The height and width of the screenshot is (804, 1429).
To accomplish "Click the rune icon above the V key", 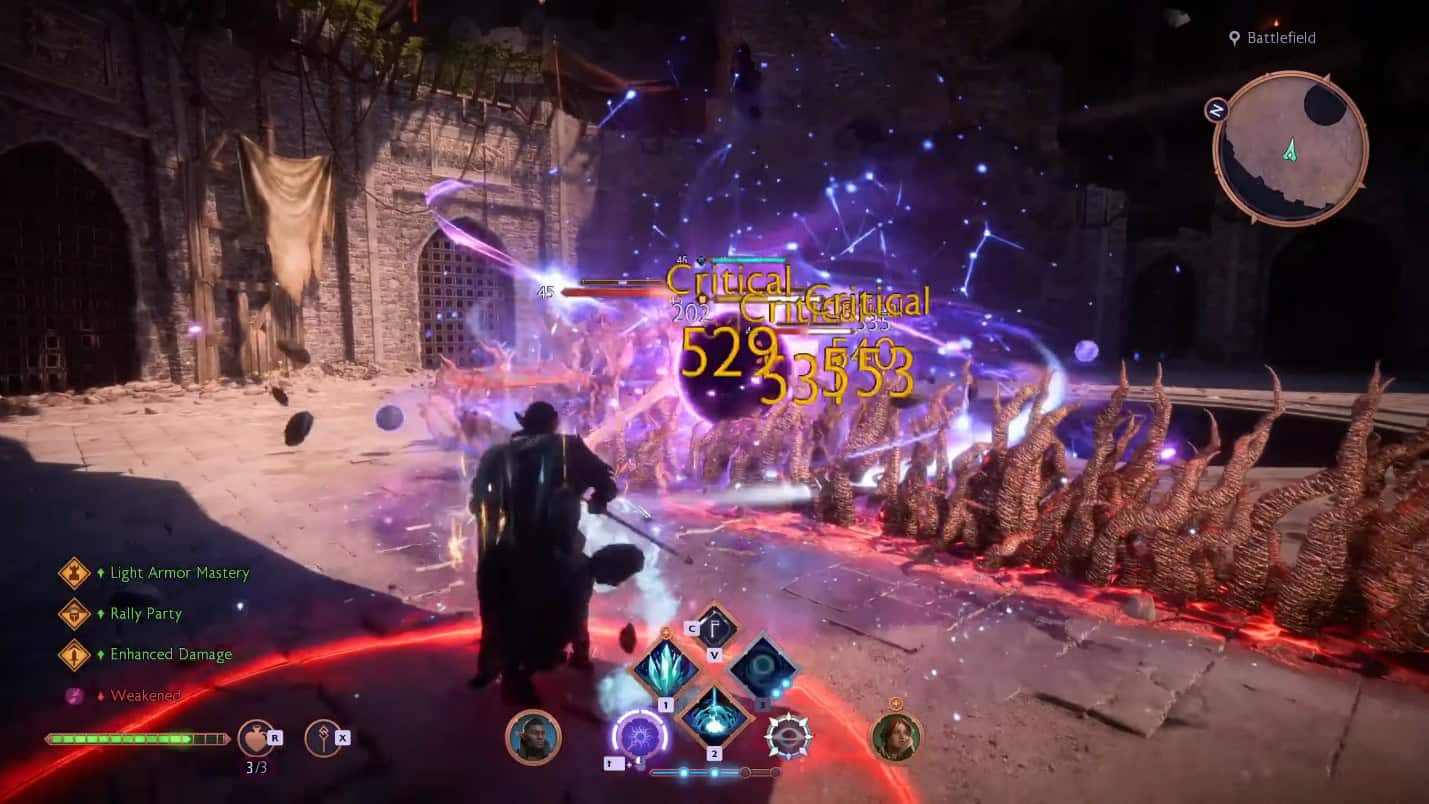I will coord(716,630).
